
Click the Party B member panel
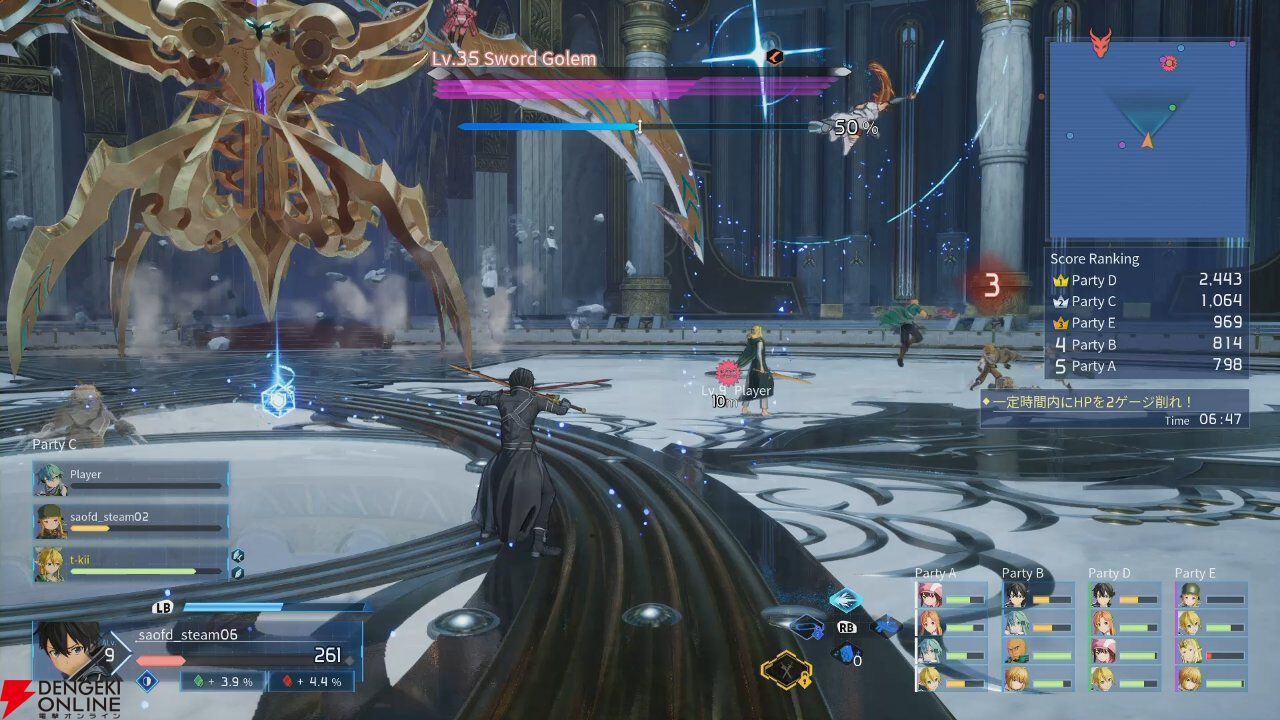pyautogui.click(x=1038, y=636)
